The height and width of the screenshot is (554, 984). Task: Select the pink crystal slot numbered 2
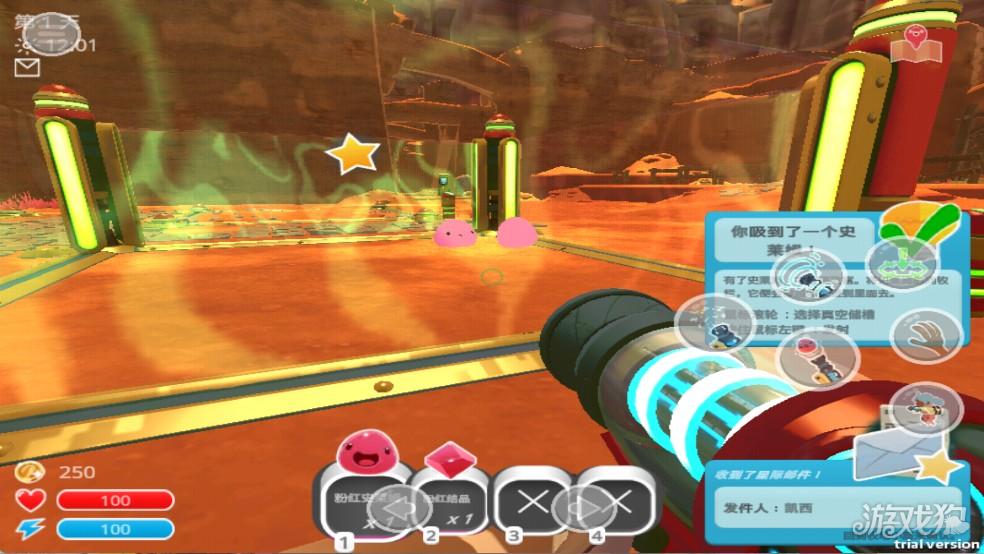point(443,493)
